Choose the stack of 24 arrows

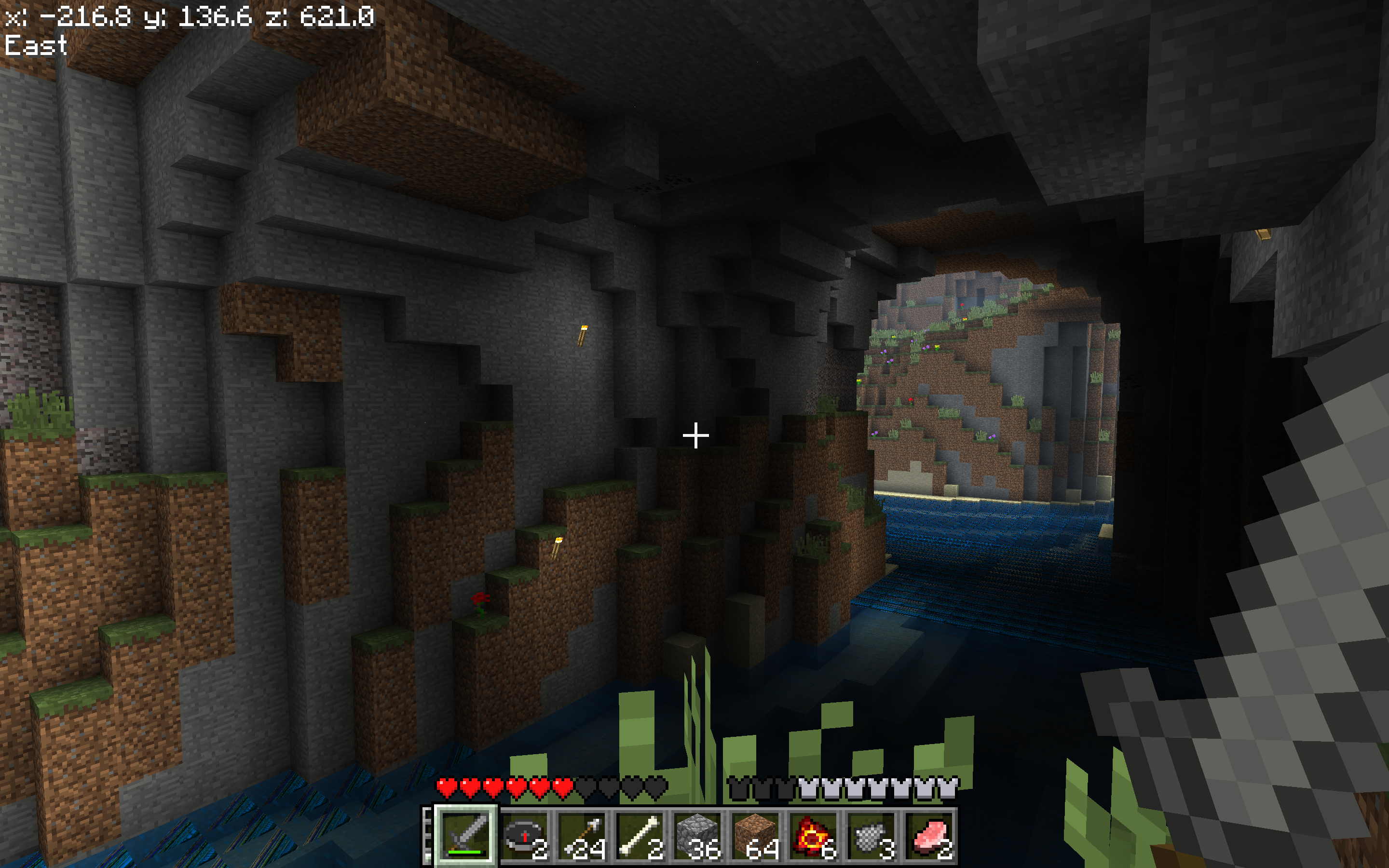click(x=583, y=836)
